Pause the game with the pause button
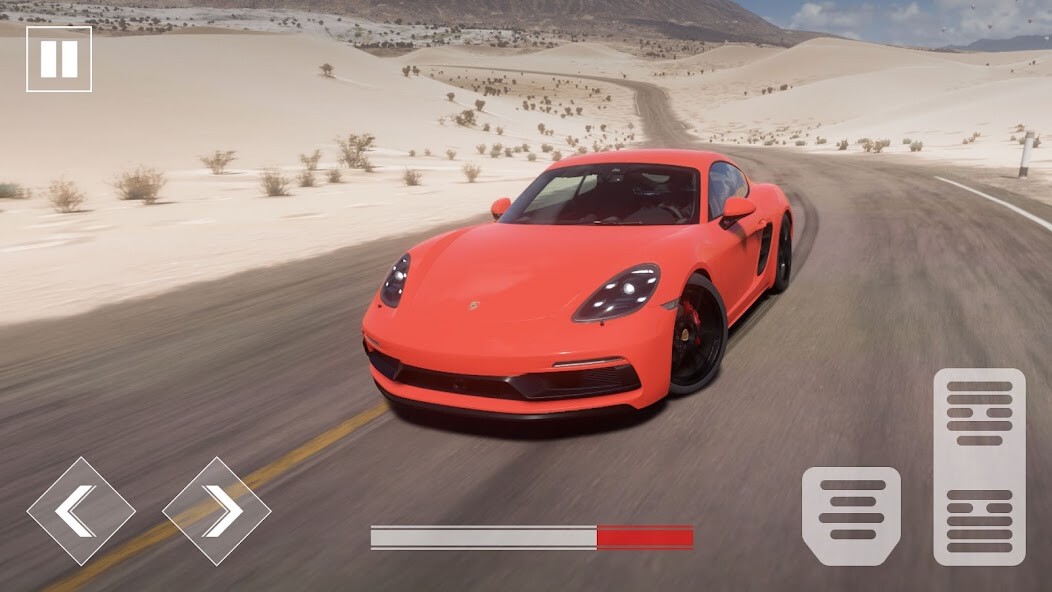This screenshot has height=592, width=1052. [x=59, y=59]
